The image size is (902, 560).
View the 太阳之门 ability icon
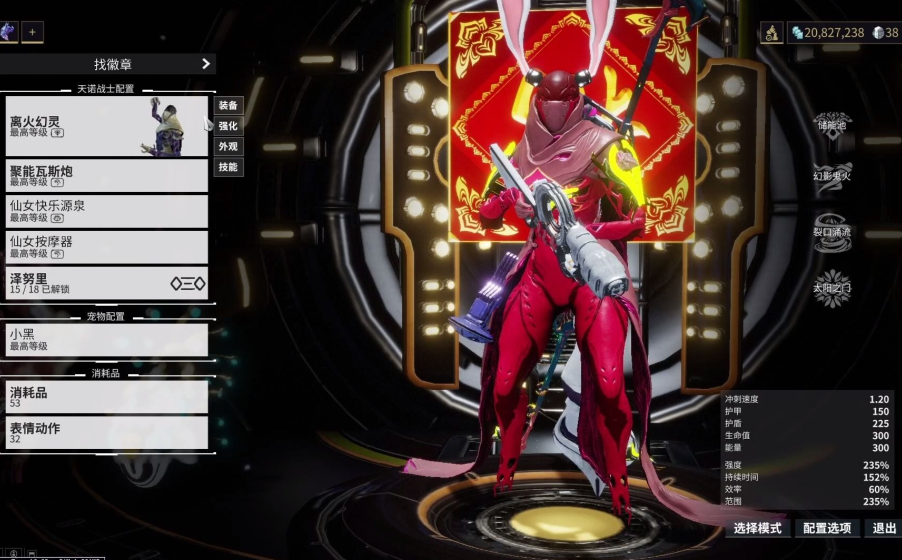tap(832, 287)
